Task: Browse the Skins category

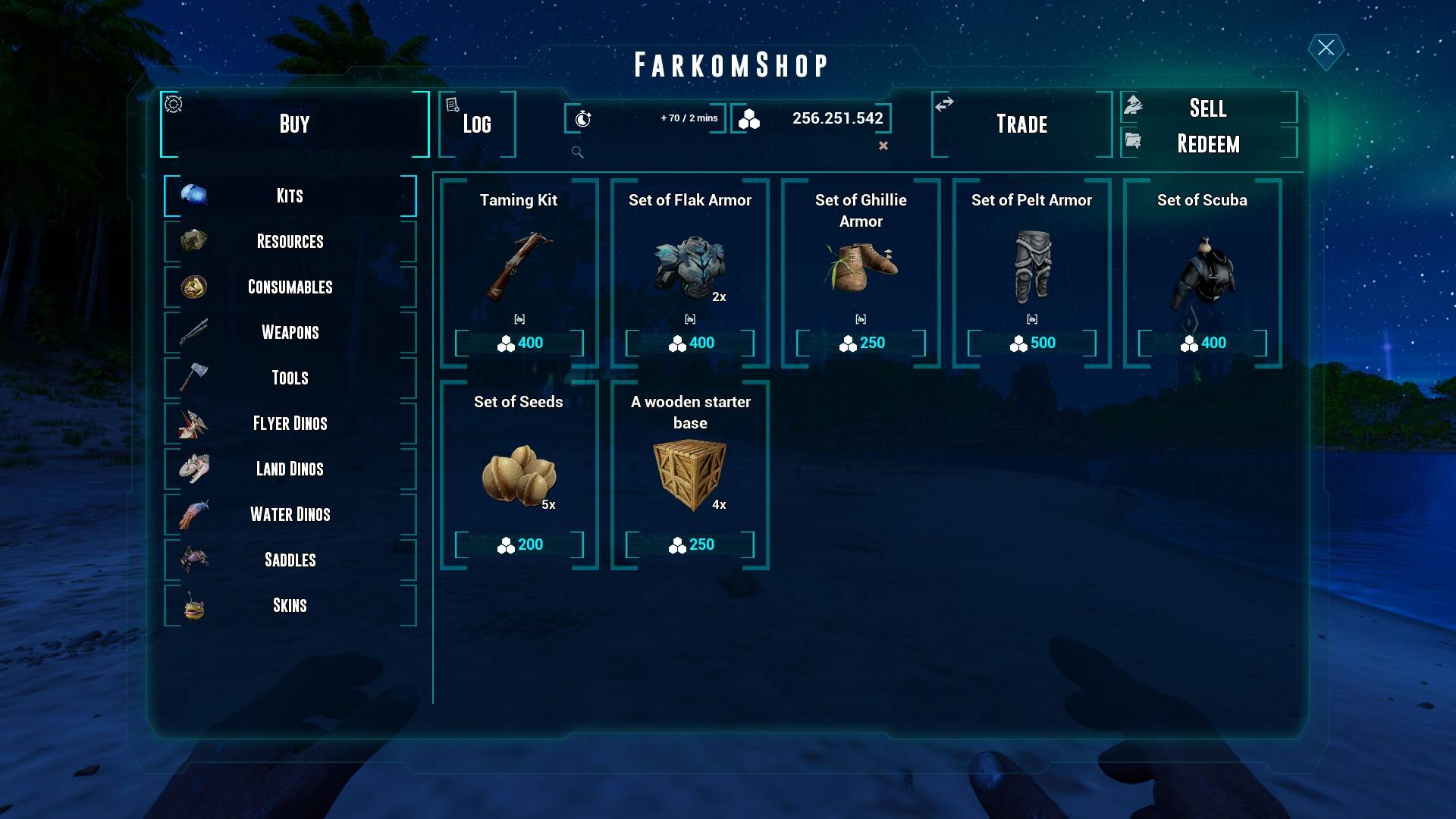Action: pyautogui.click(x=290, y=605)
